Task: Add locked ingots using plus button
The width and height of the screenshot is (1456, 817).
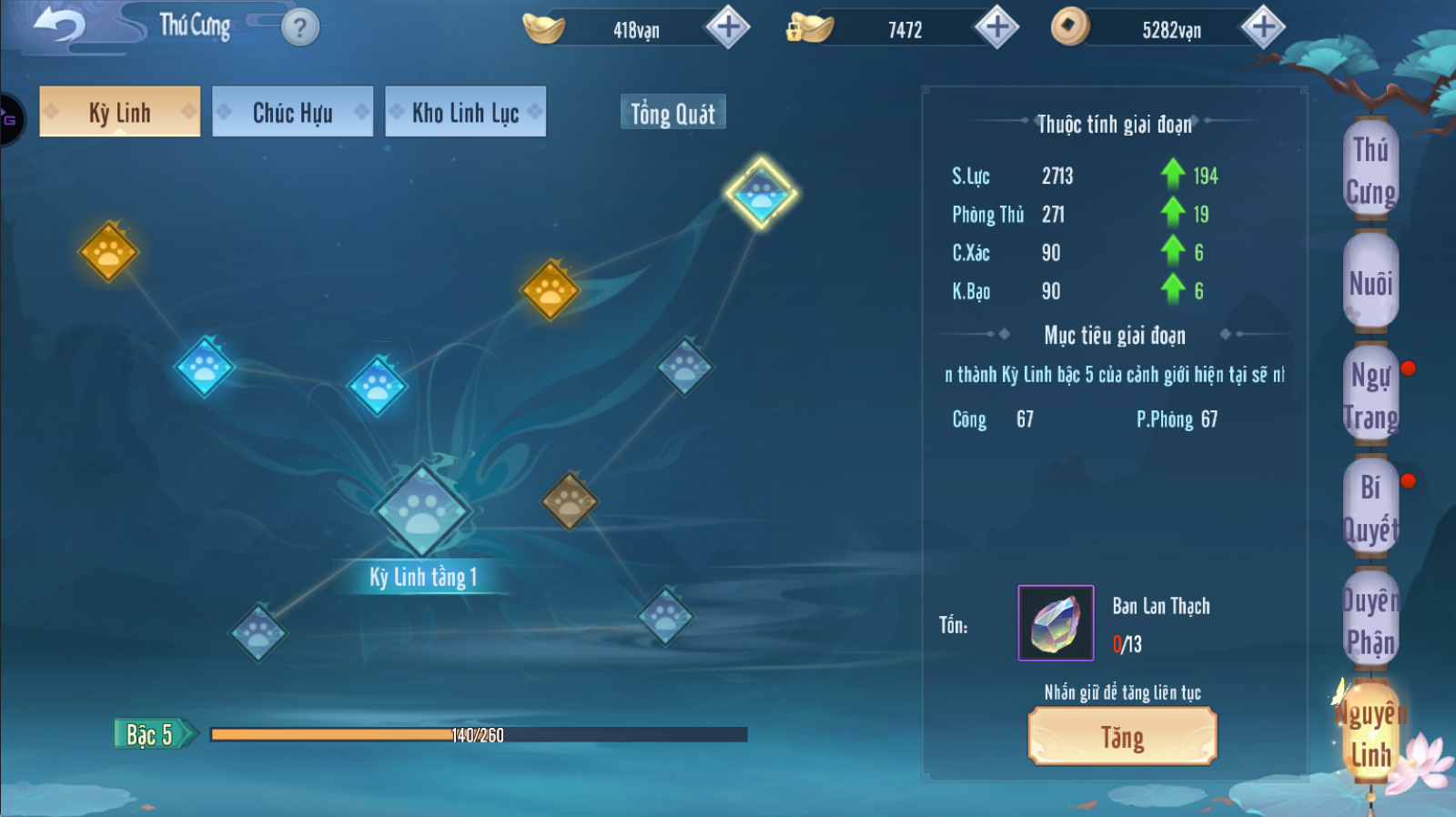Action: pos(996,27)
